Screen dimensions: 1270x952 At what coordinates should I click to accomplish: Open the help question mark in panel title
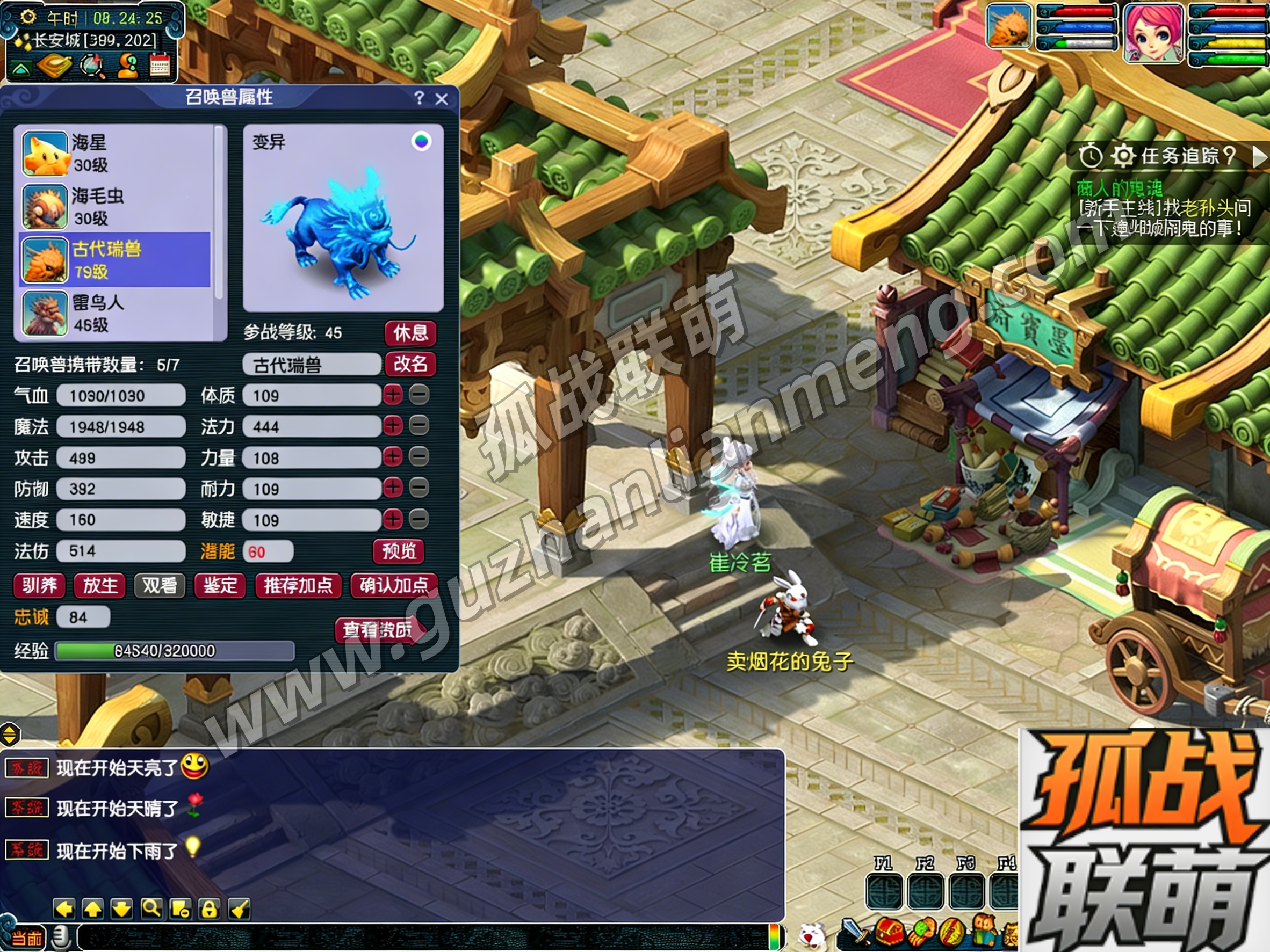coord(419,98)
